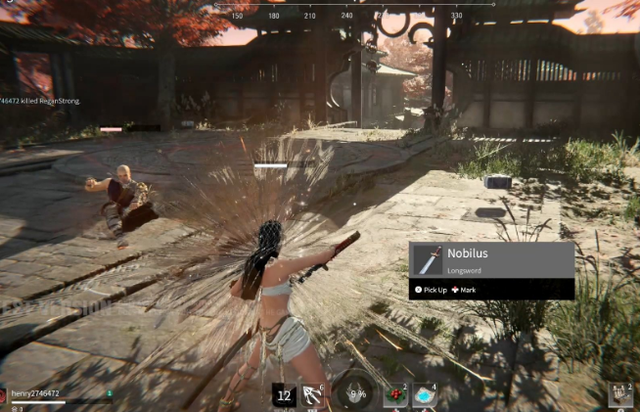This screenshot has width=640, height=412.
Task: Click the Nobilus longsword thumbnail icon
Action: (x=427, y=260)
